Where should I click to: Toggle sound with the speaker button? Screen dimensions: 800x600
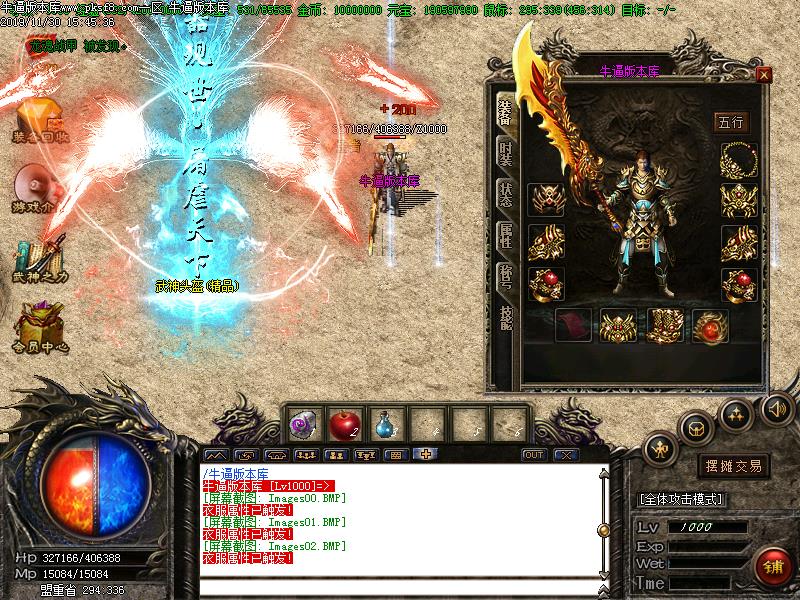pos(776,408)
